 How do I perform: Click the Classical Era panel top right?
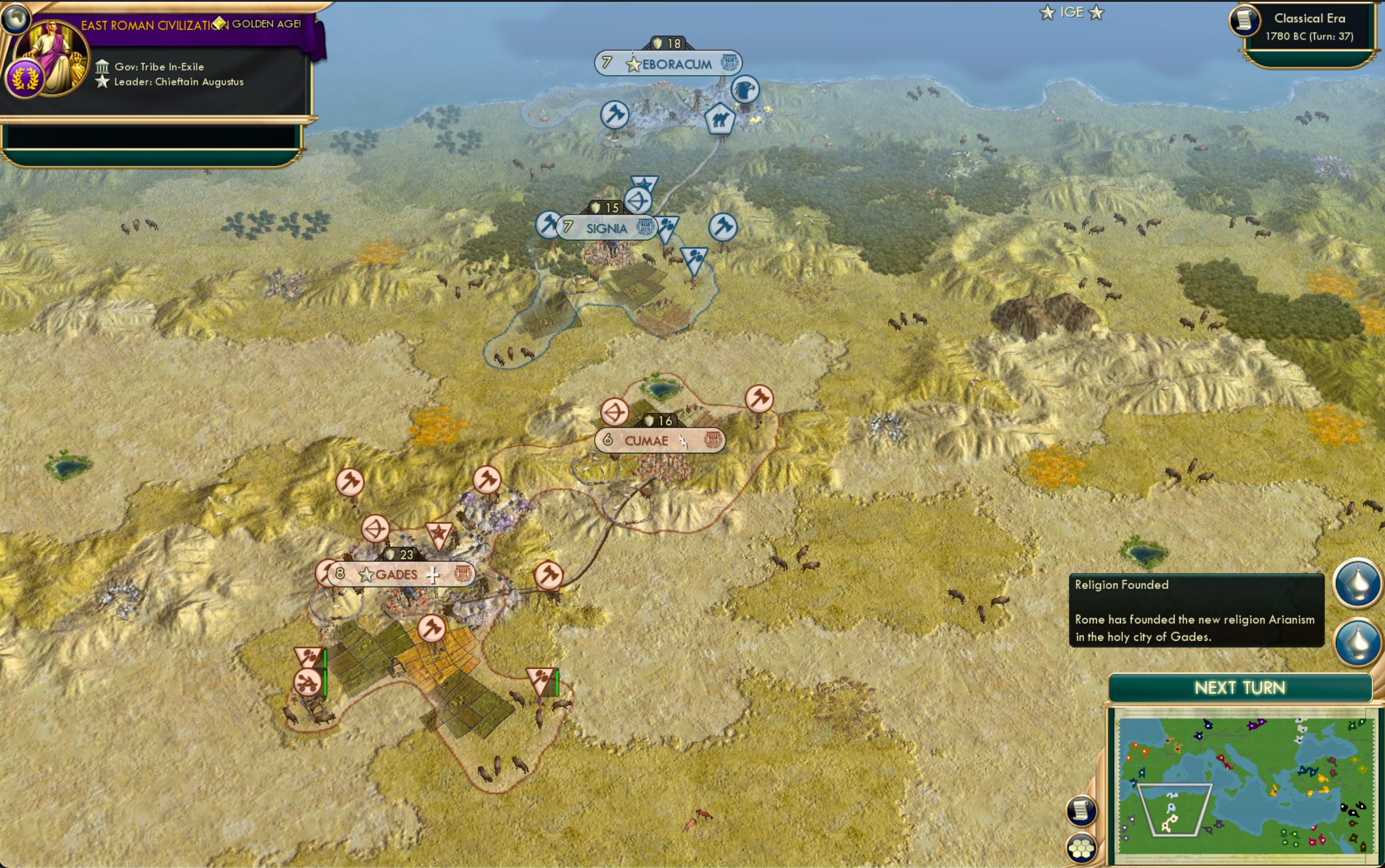click(1309, 26)
